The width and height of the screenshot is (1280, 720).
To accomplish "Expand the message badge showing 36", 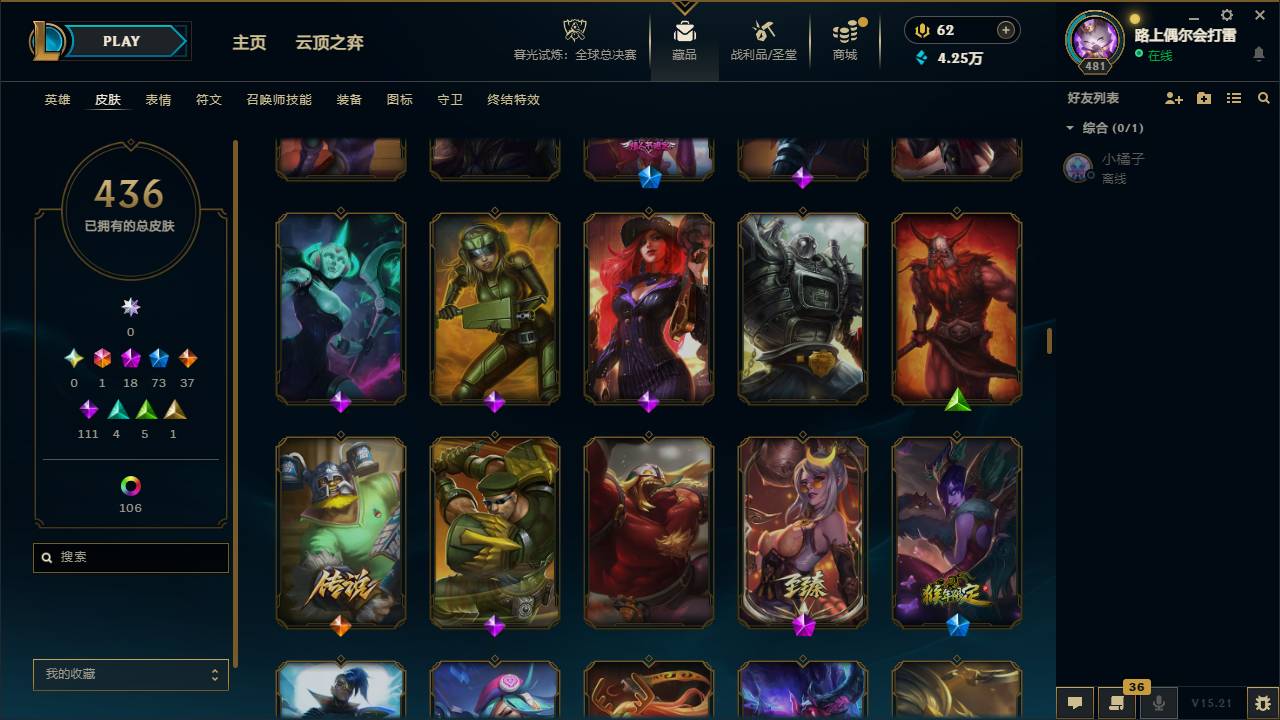I will point(1136,687).
